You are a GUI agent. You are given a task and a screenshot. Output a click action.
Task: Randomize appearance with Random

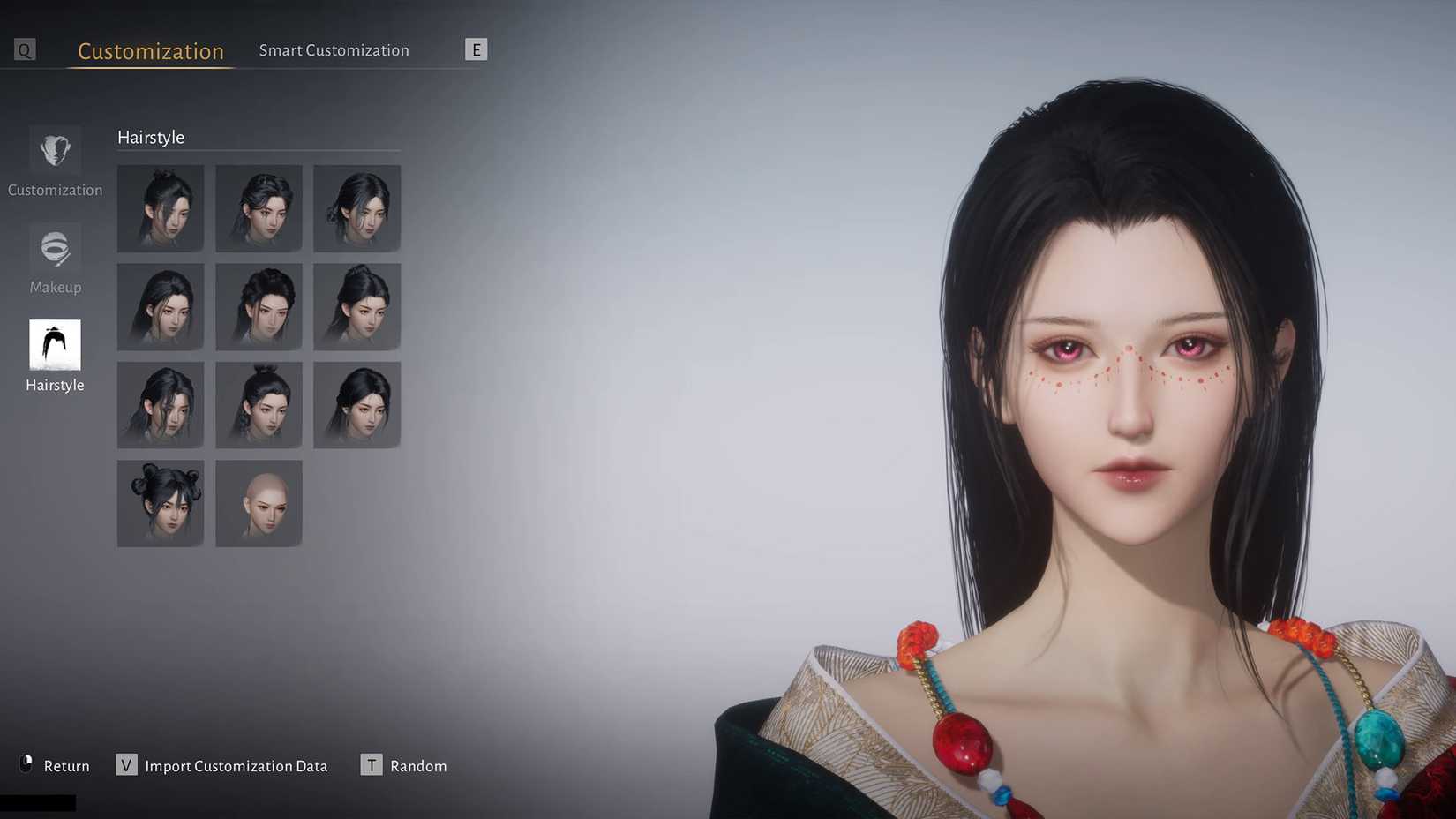point(404,765)
